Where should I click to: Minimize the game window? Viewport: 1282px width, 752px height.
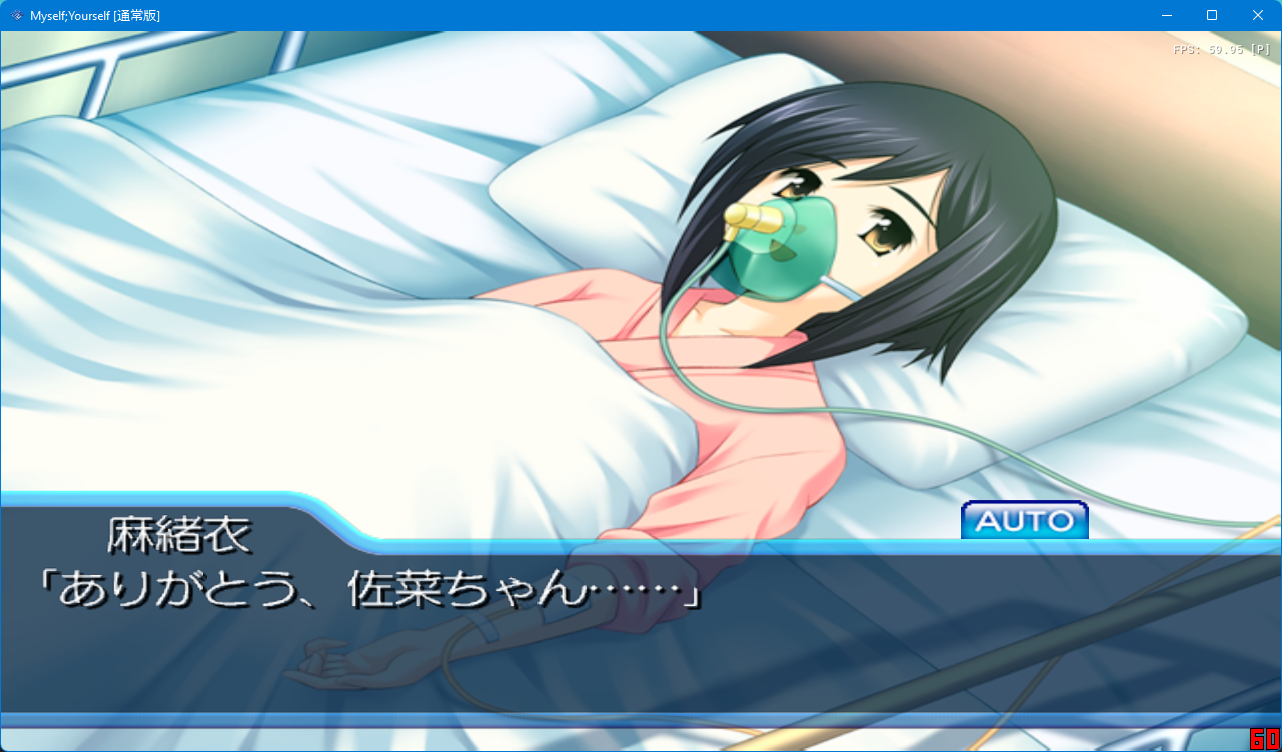click(x=1165, y=15)
